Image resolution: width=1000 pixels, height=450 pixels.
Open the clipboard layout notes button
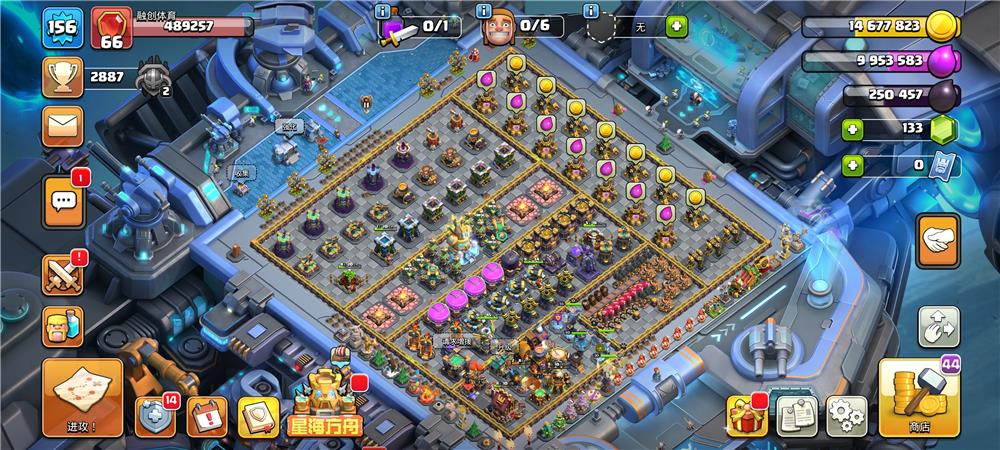click(797, 415)
